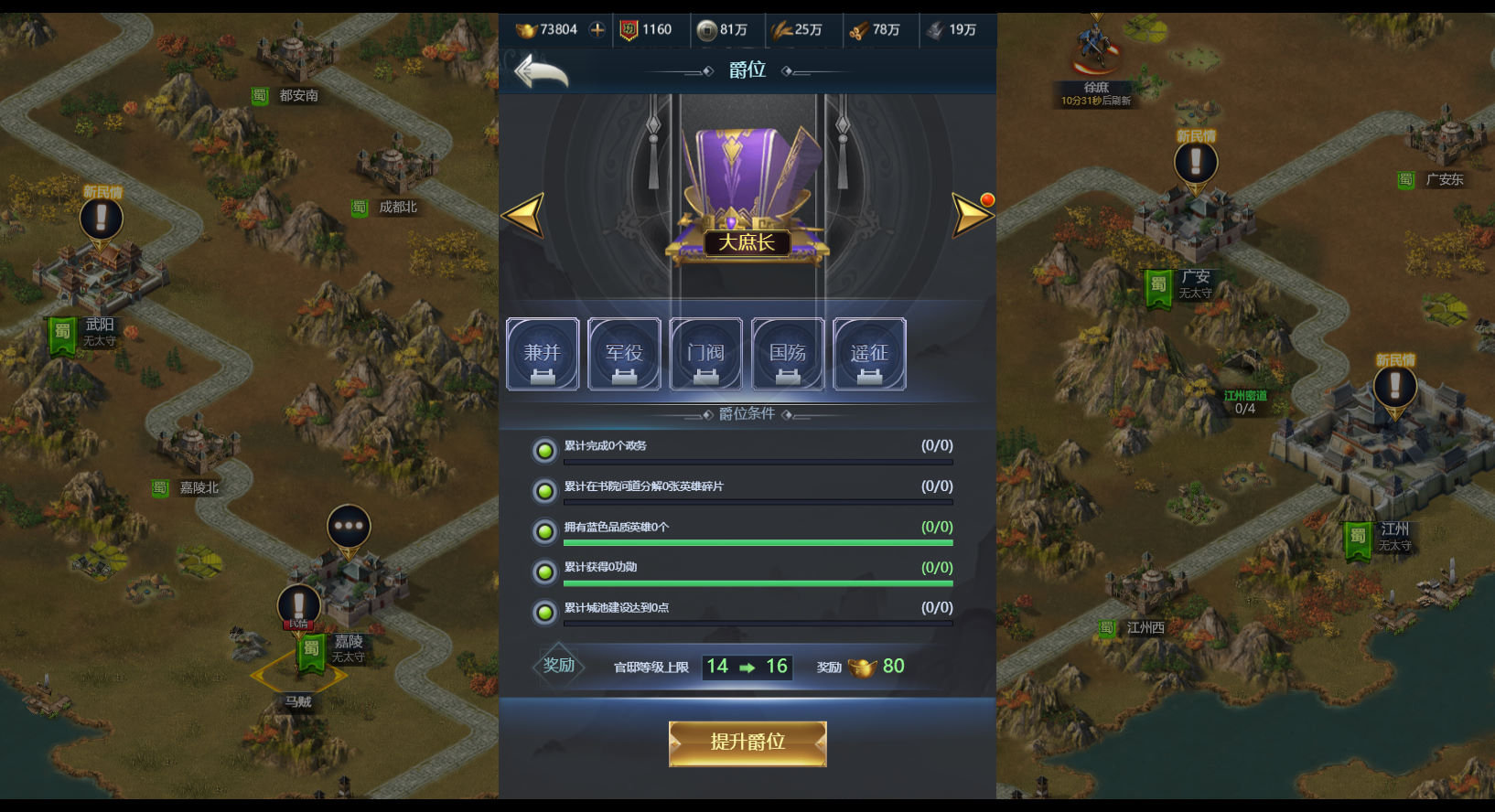1495x812 pixels.
Task: Check the 新民情 alert over 广安
Action: pyautogui.click(x=1195, y=163)
